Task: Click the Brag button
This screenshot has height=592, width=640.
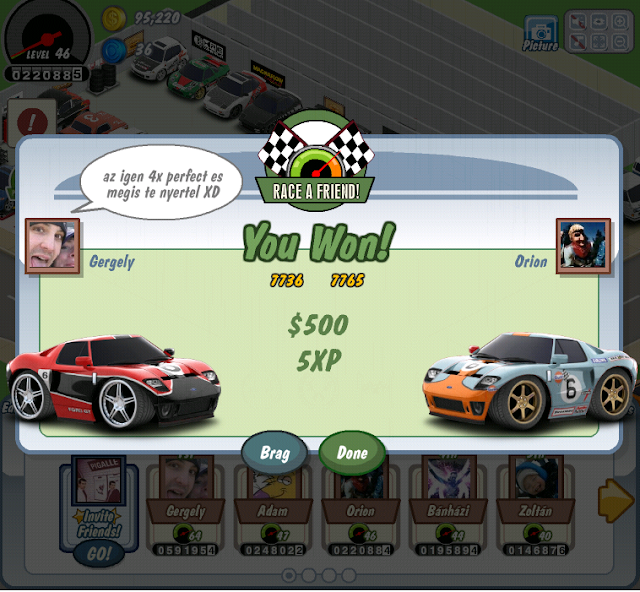Action: [x=274, y=453]
